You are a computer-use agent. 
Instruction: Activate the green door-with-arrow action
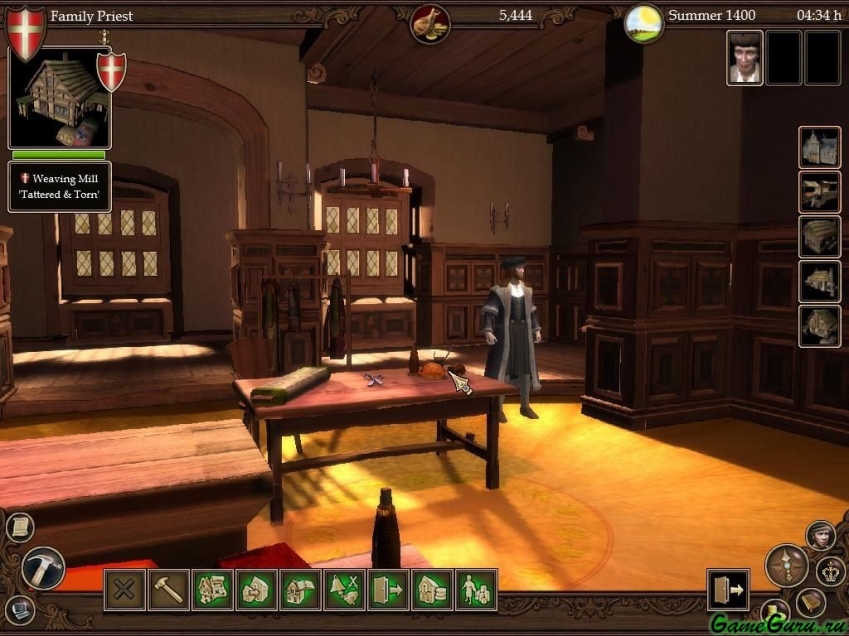coord(388,589)
